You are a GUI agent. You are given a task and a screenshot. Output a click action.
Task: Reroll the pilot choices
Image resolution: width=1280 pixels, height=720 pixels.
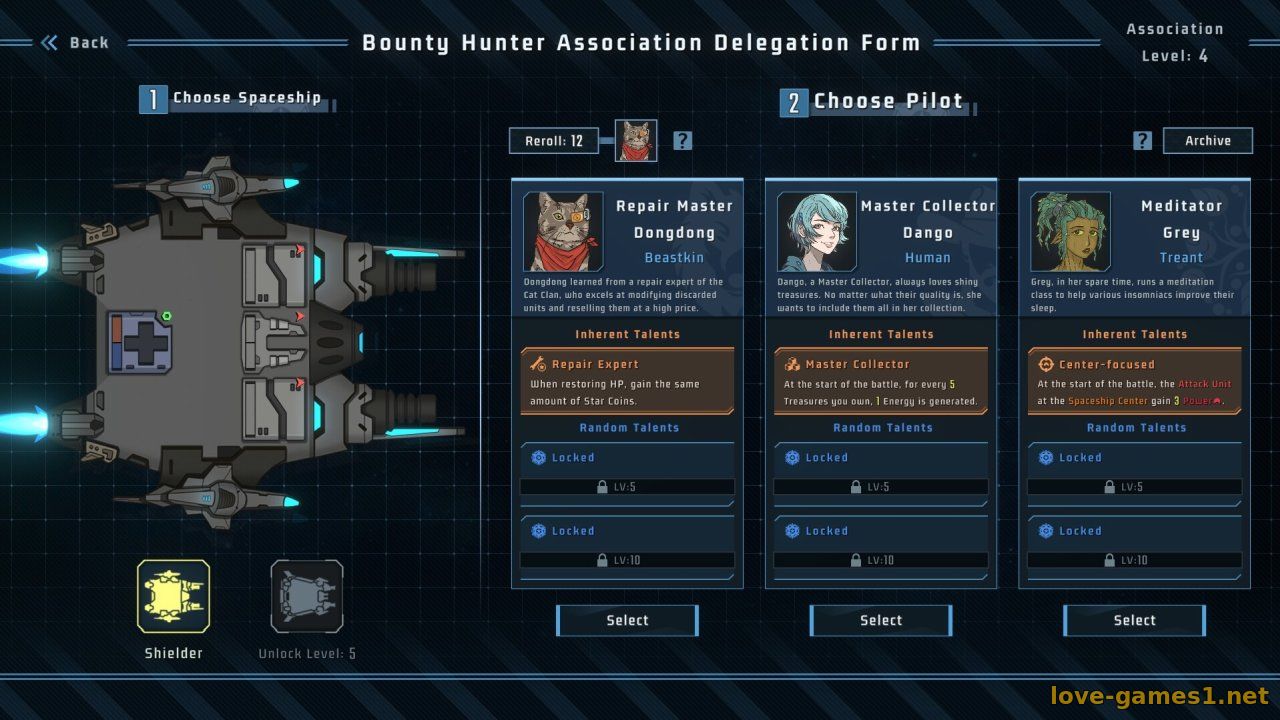pos(554,141)
